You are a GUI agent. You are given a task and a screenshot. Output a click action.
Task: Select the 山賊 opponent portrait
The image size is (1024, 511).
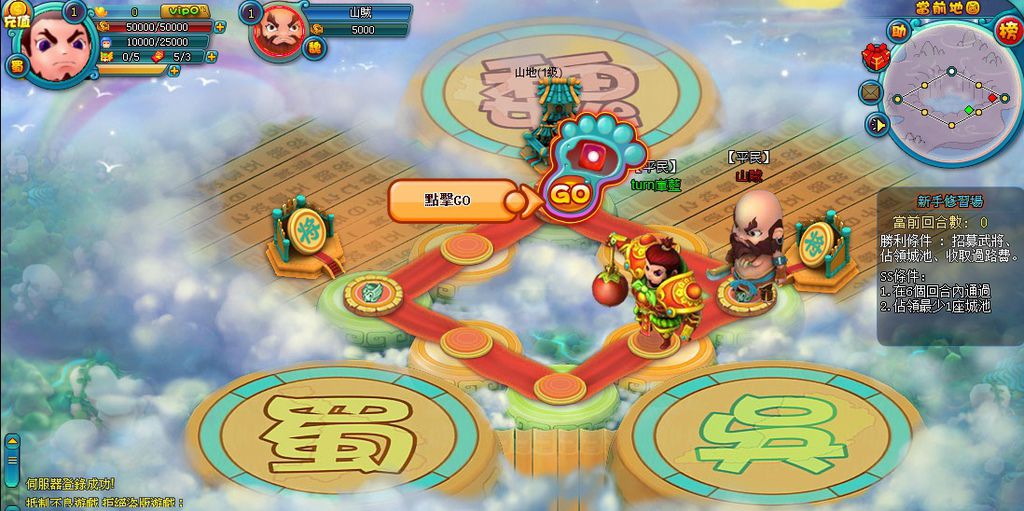click(282, 30)
